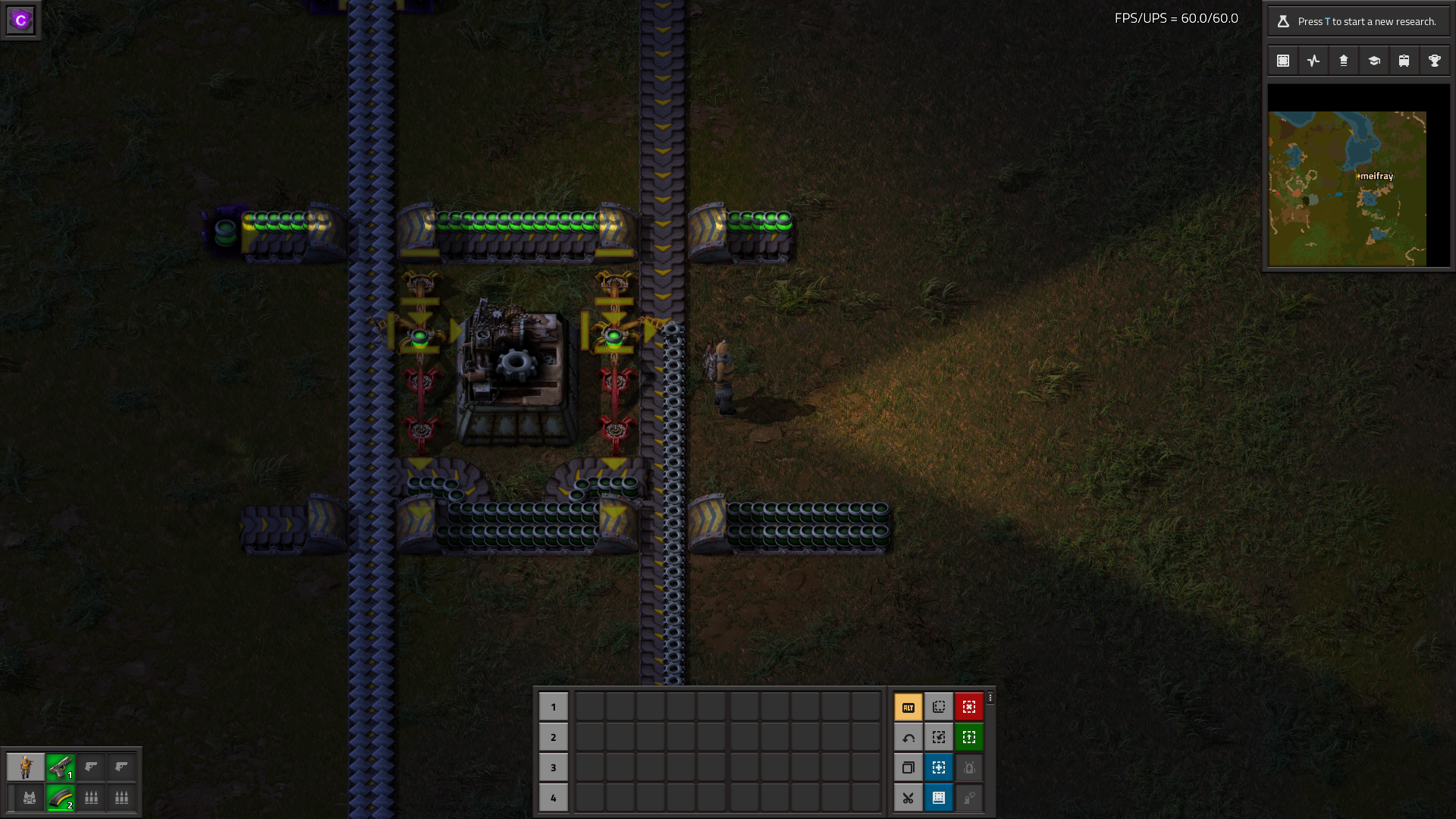Viewport: 1456px width, 819px height.
Task: Open the red deconstruction planner shortcut
Action: [969, 706]
